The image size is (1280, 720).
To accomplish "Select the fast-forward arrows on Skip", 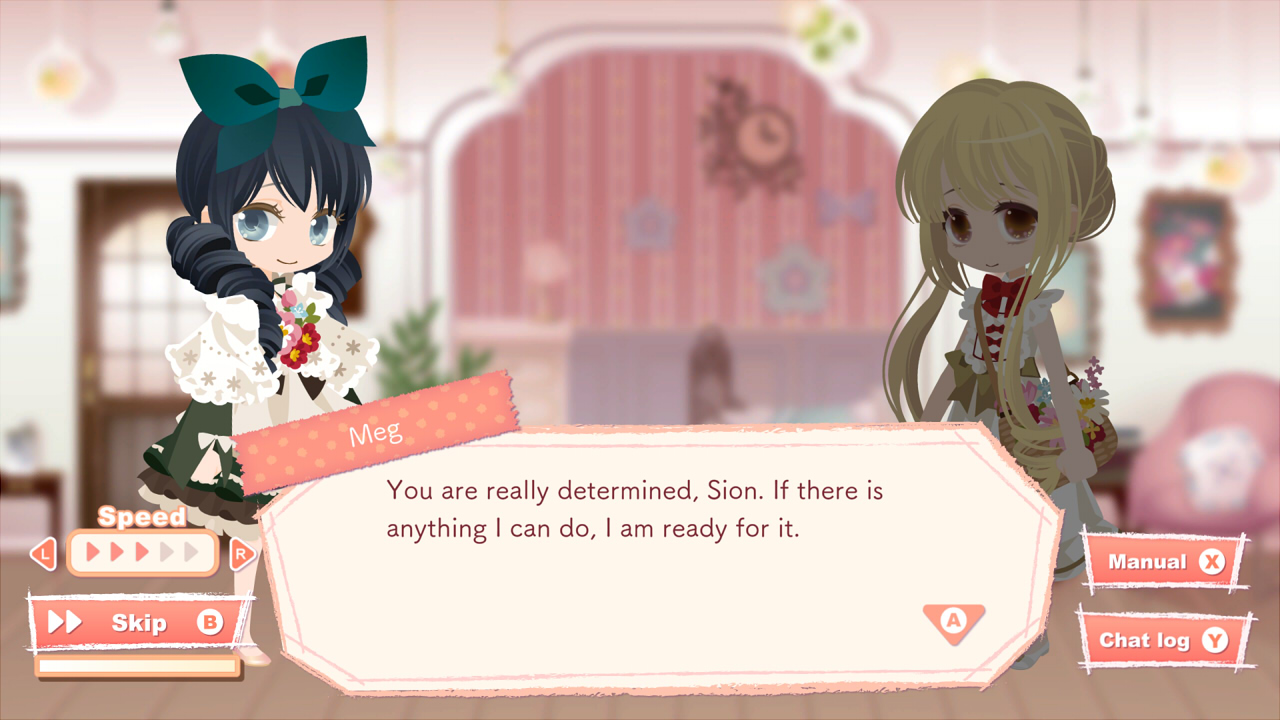I will 65,622.
